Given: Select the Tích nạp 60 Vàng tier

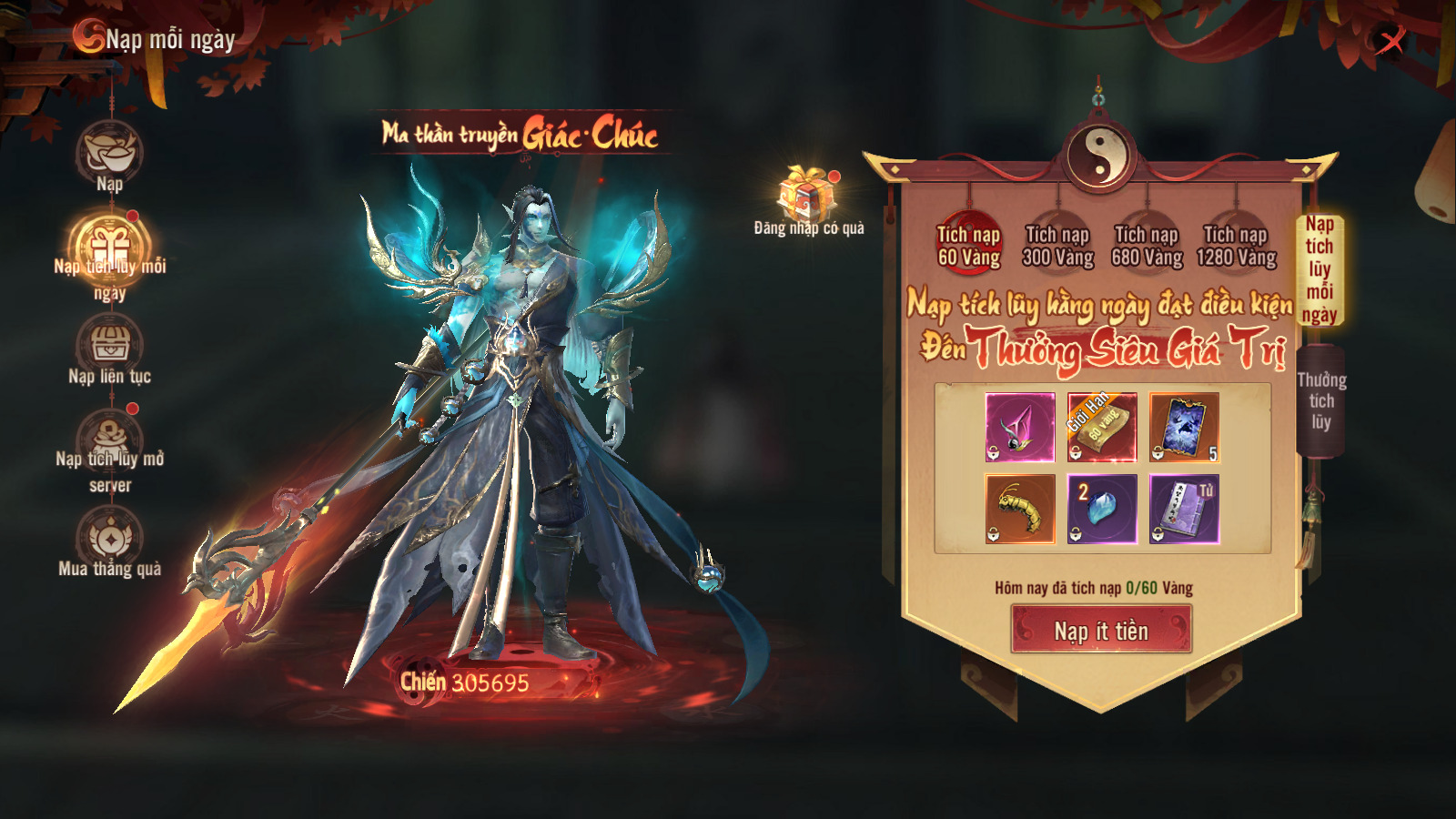Looking at the screenshot, I should coord(968,245).
